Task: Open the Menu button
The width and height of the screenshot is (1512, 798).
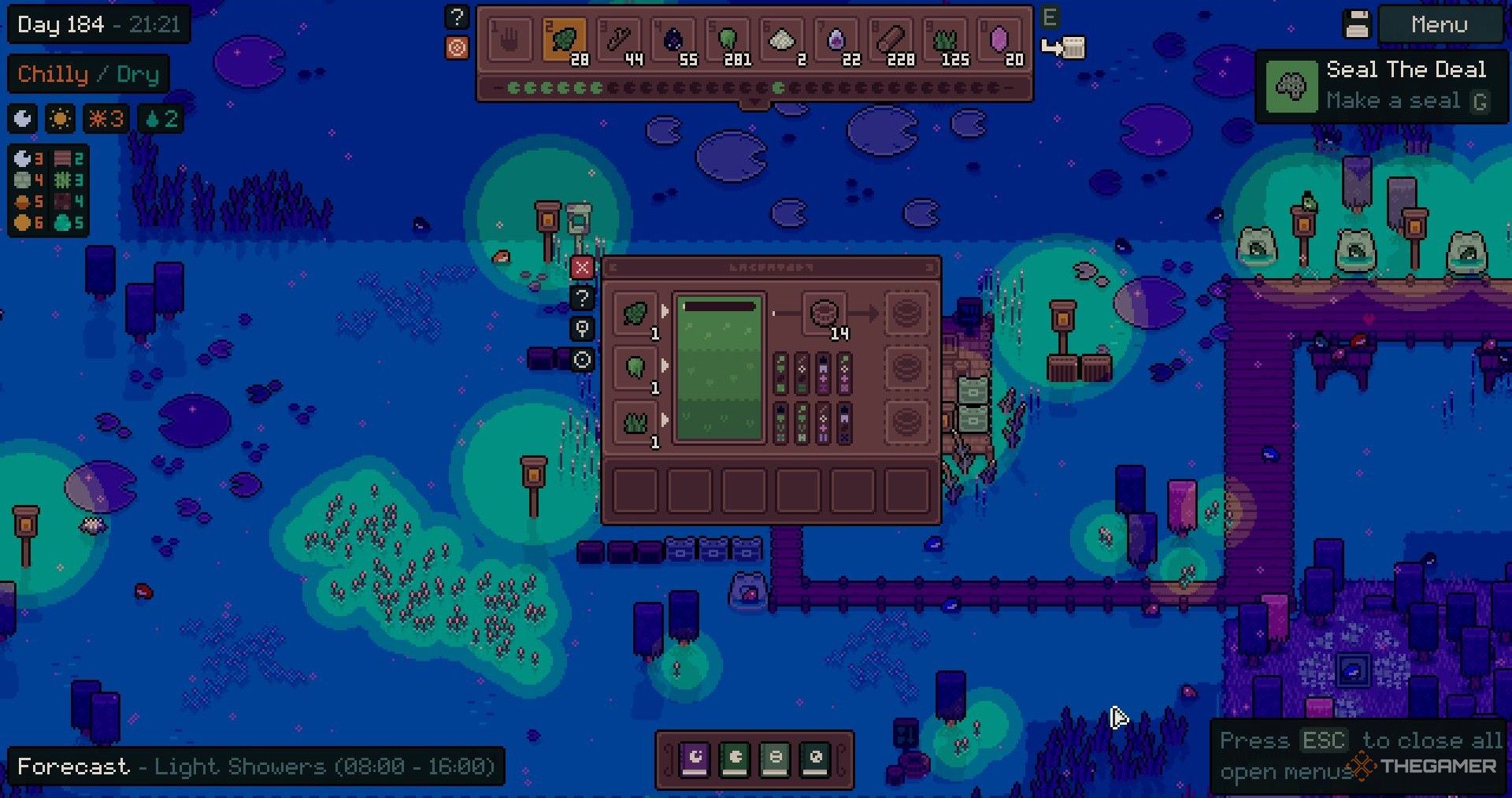Action: click(x=1439, y=25)
